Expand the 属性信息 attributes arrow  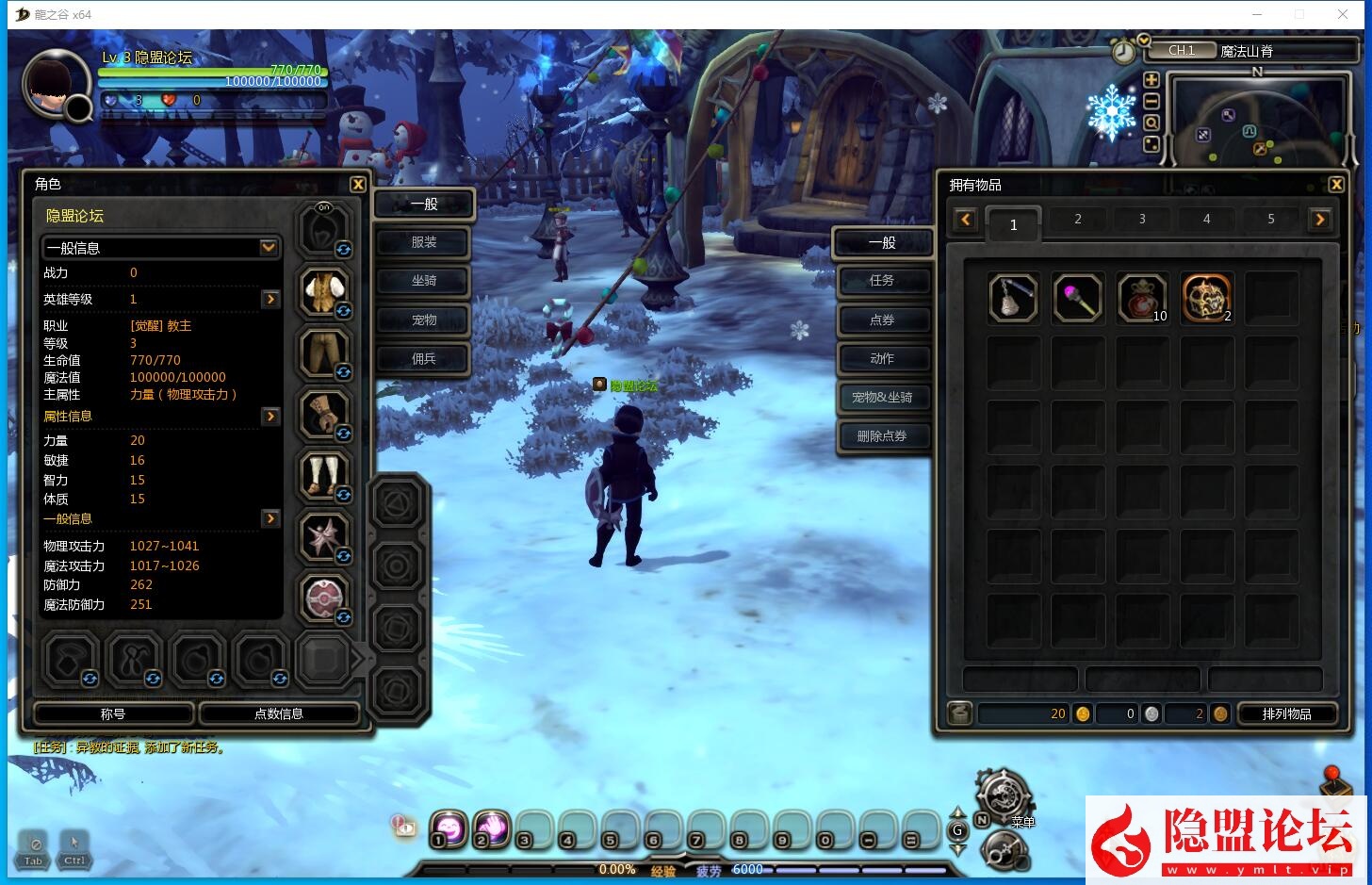click(x=270, y=416)
